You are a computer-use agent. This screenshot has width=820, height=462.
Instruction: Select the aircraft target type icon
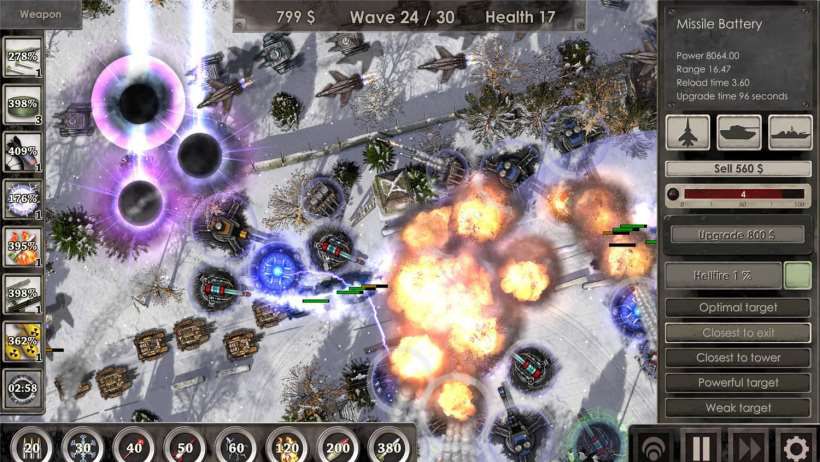688,132
